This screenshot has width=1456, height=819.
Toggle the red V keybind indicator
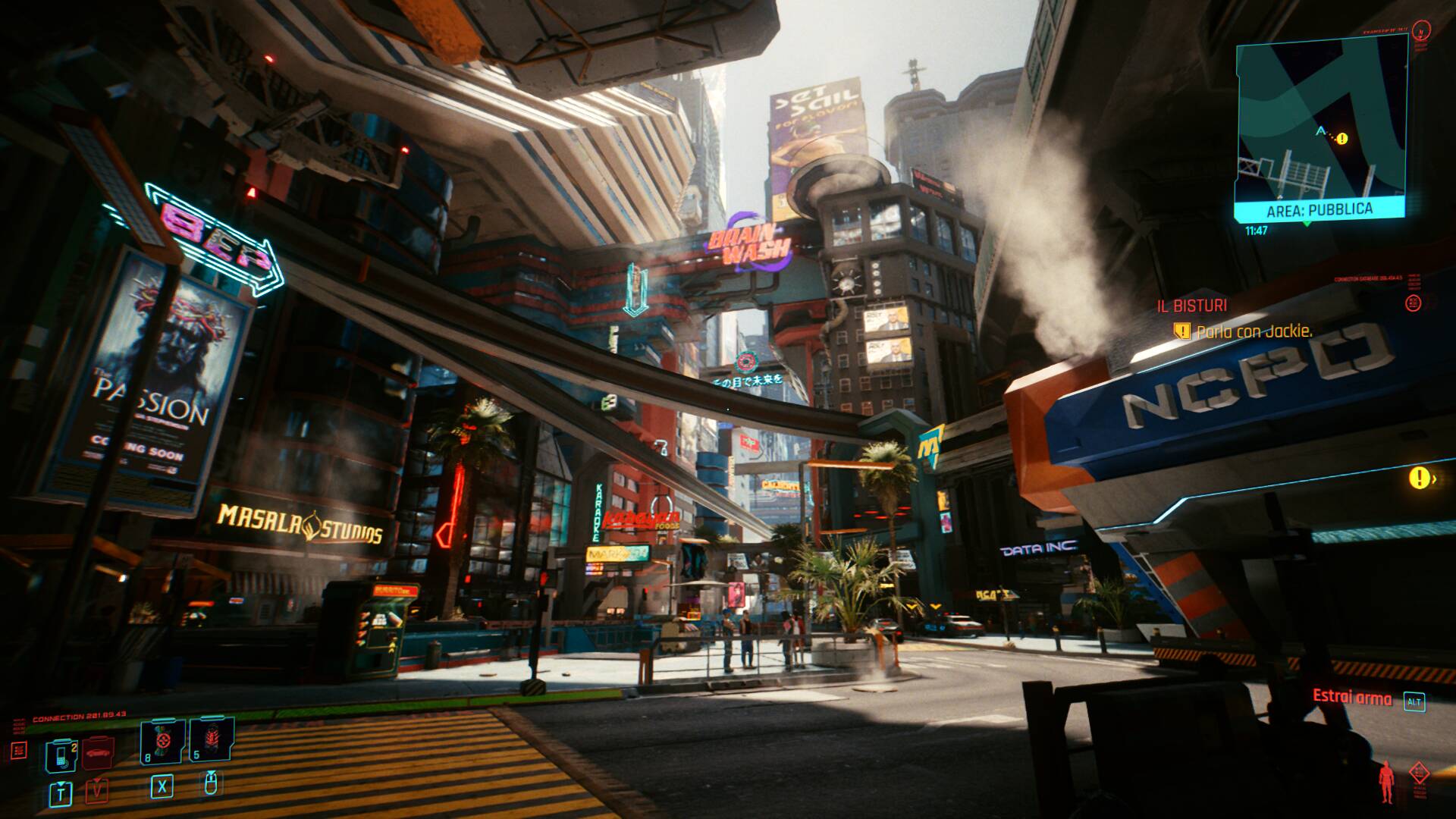click(97, 791)
